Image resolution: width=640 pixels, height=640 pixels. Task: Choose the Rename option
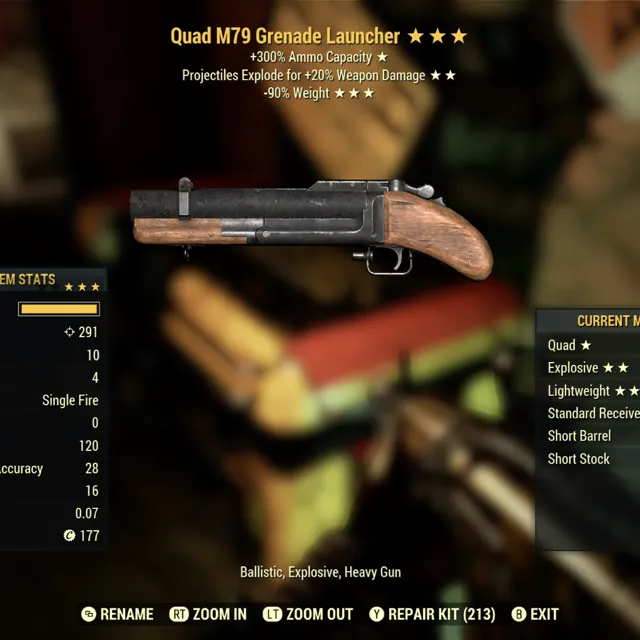coord(118,614)
